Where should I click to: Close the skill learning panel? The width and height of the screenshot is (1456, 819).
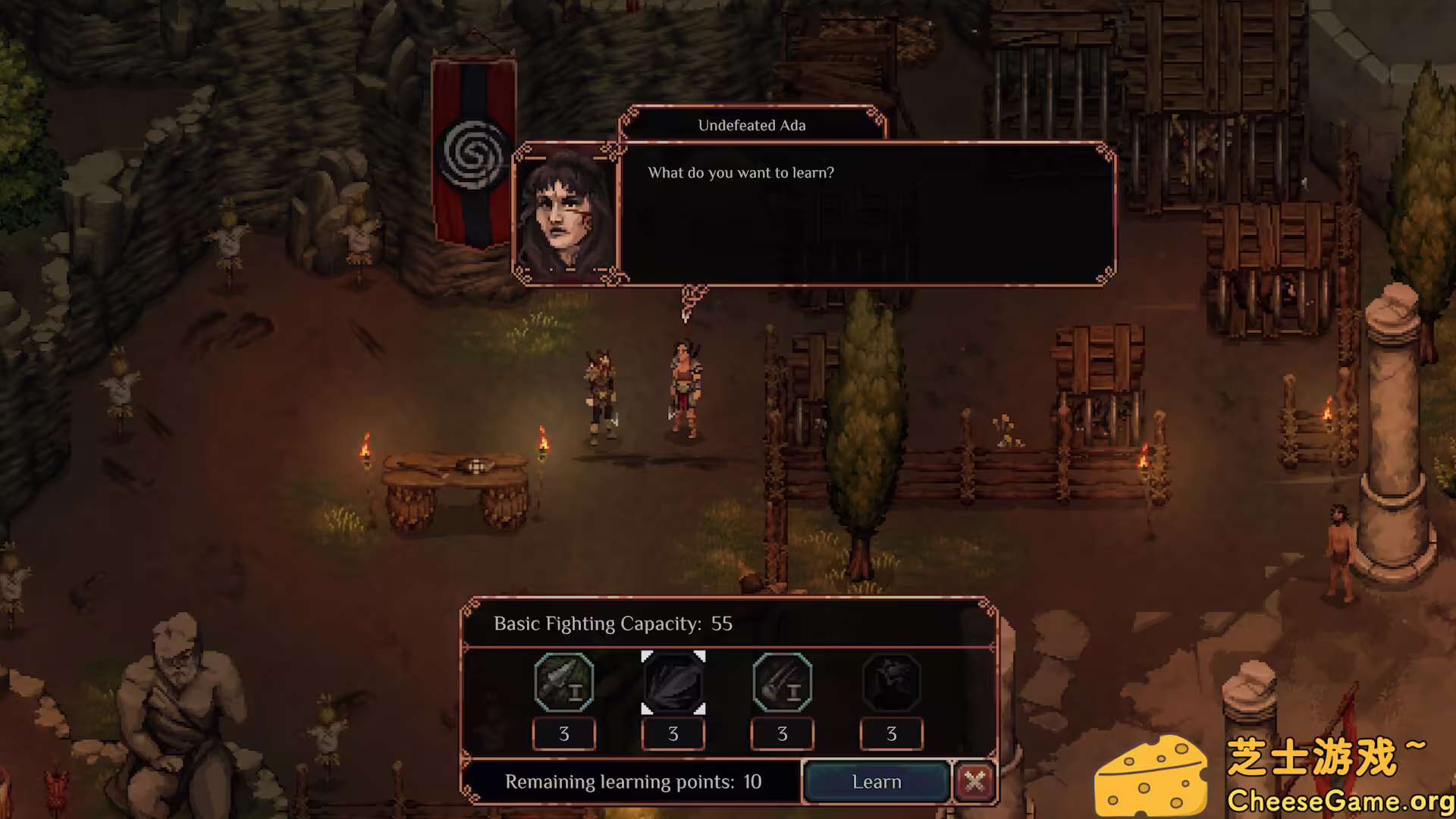(974, 781)
